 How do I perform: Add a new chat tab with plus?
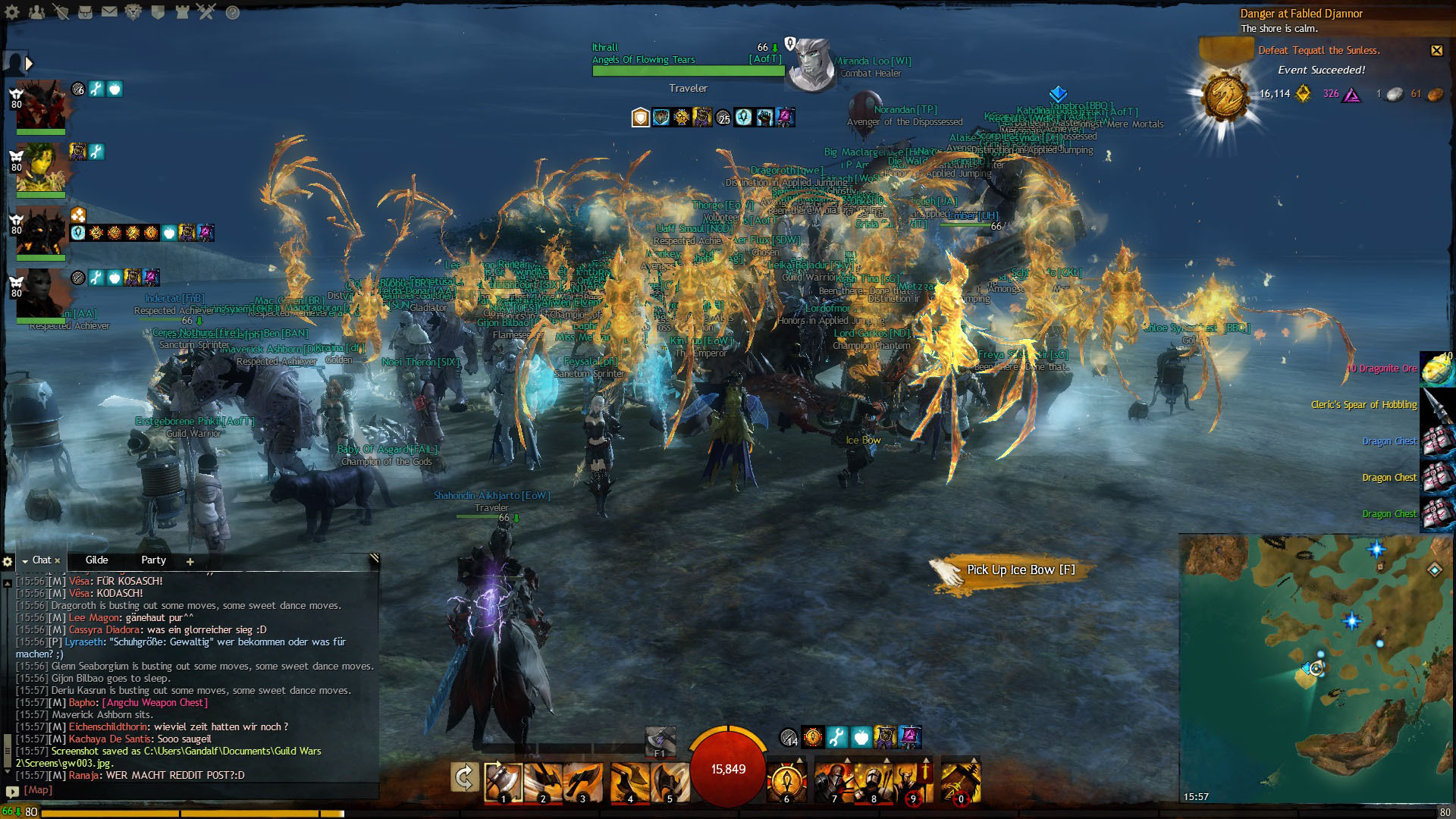point(190,562)
